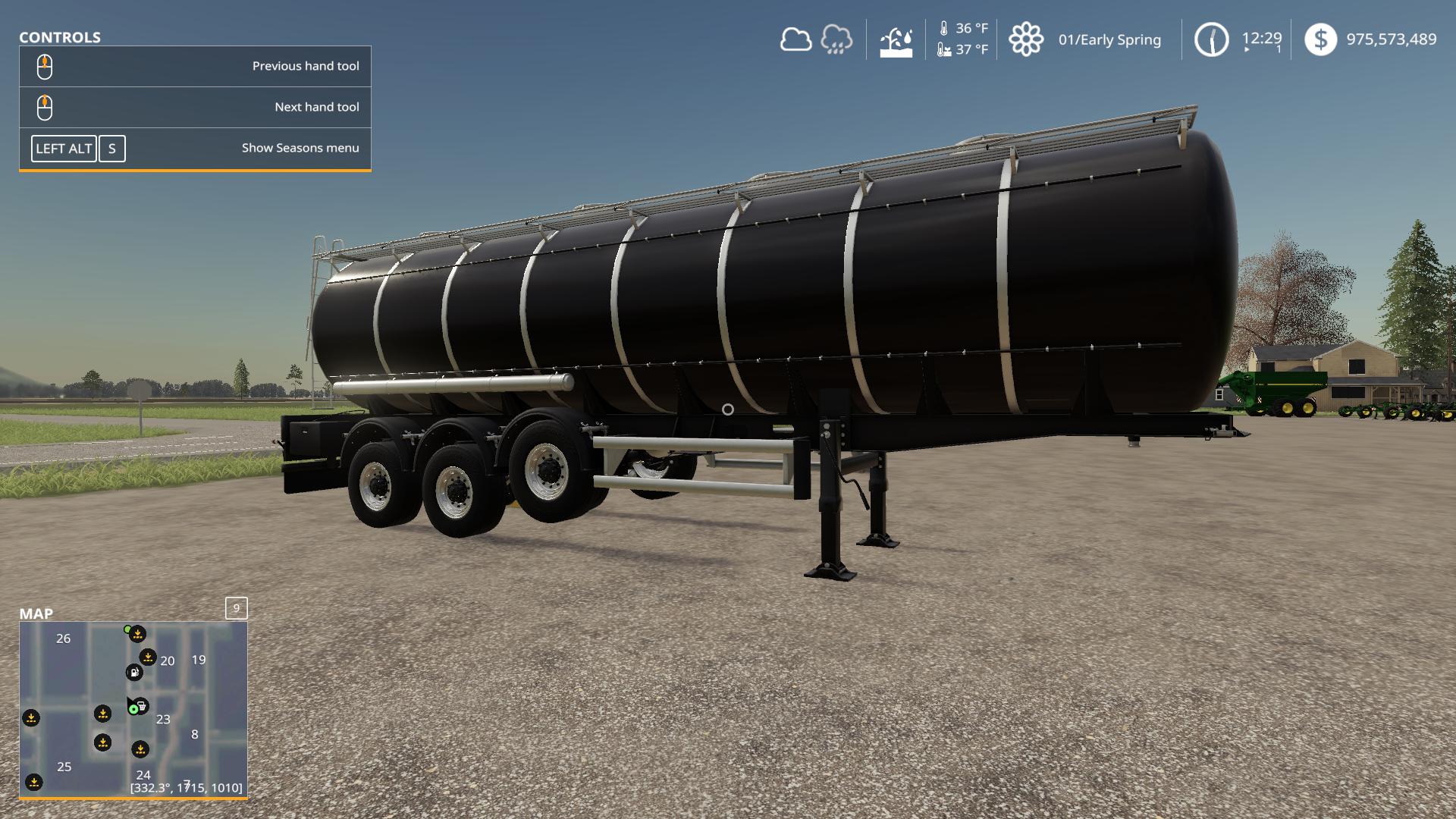This screenshot has height=819, width=1456.
Task: Select the shop cart marker on the minimap
Action: [142, 706]
